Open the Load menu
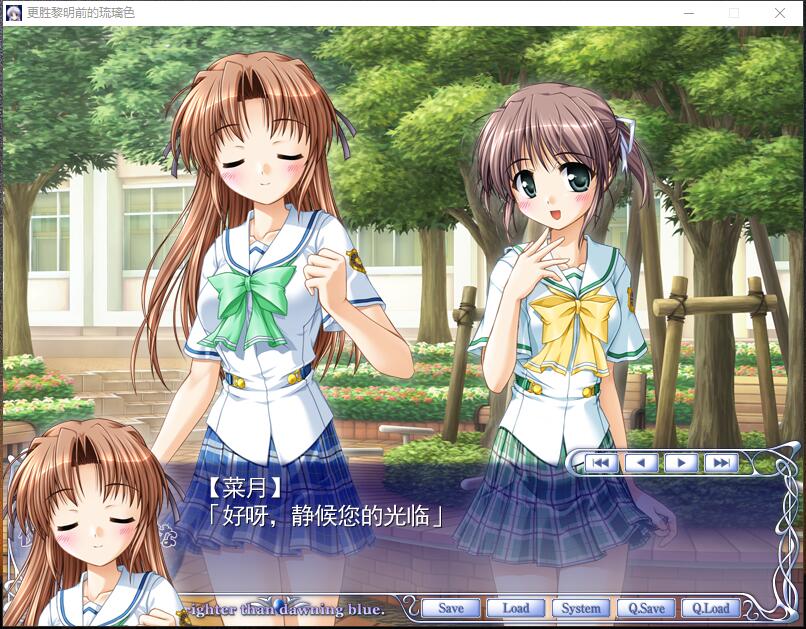 point(515,608)
